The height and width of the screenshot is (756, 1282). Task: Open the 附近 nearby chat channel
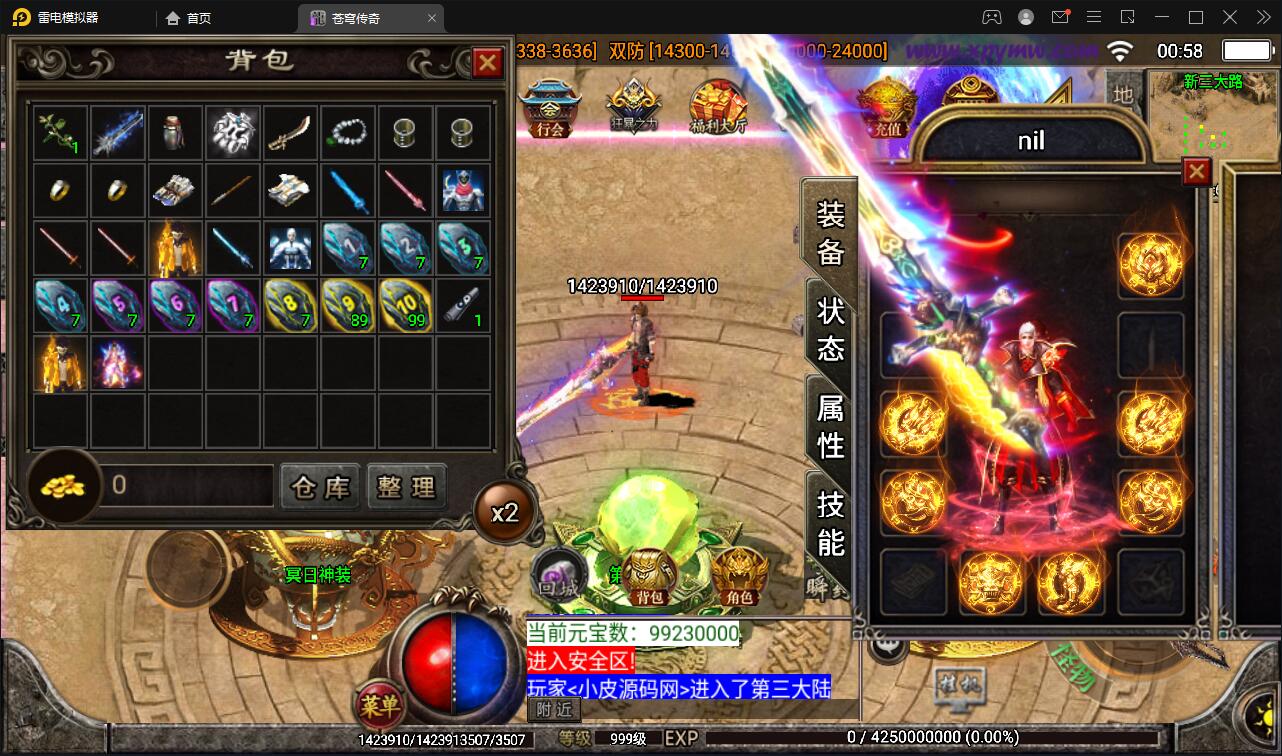click(x=553, y=709)
